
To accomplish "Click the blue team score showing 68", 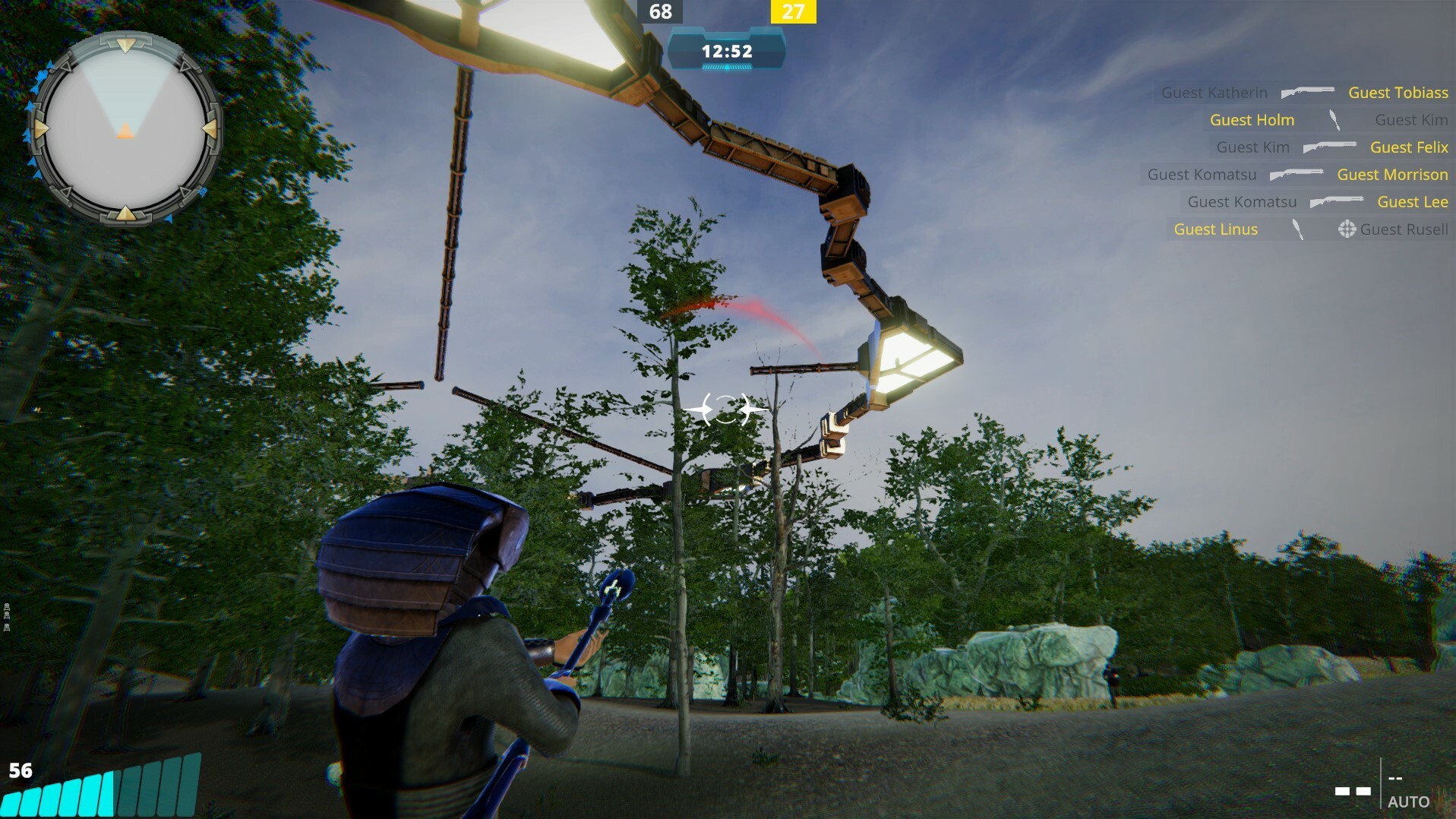I will coord(660,12).
